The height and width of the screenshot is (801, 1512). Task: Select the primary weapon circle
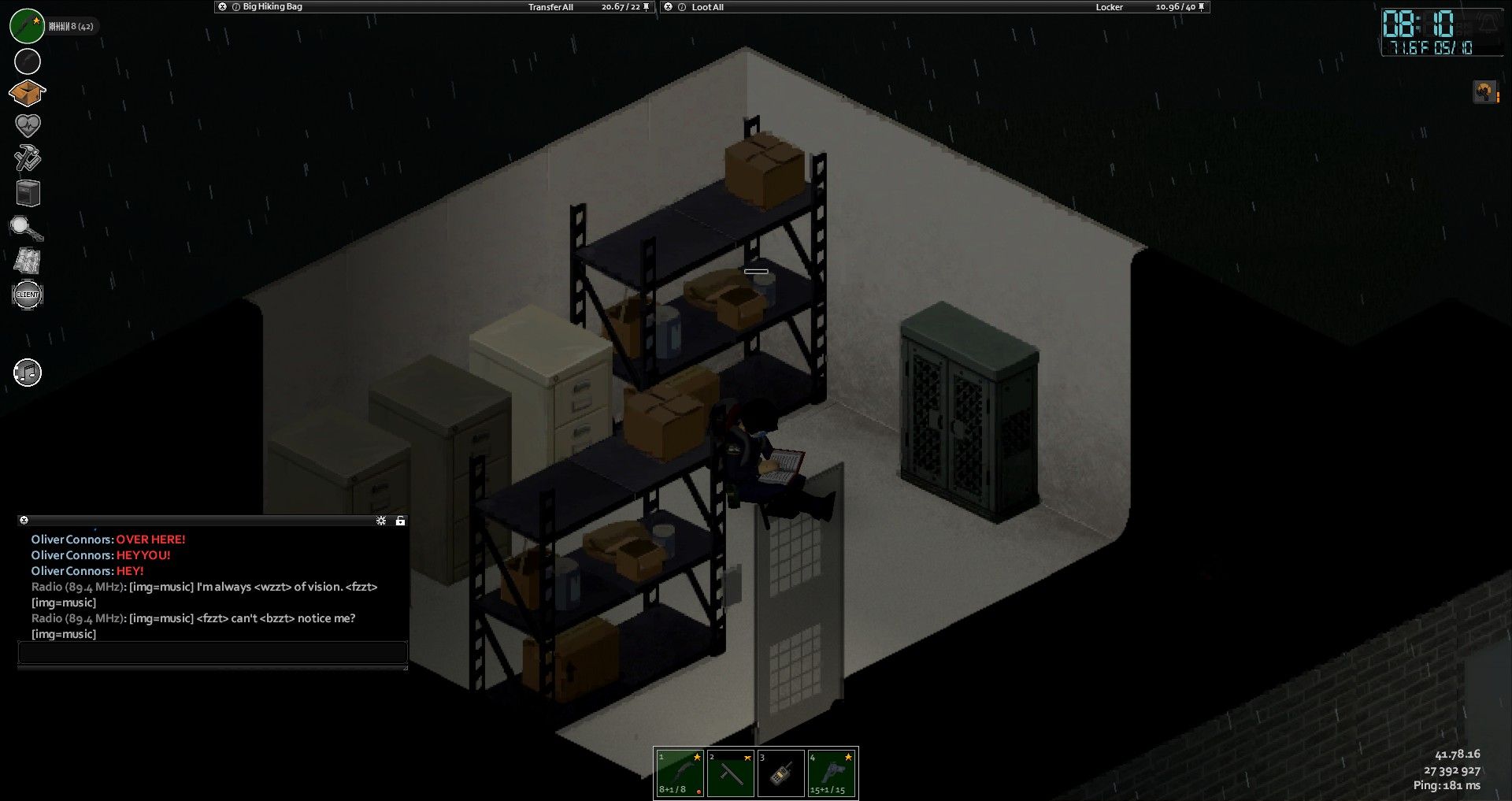[27, 26]
